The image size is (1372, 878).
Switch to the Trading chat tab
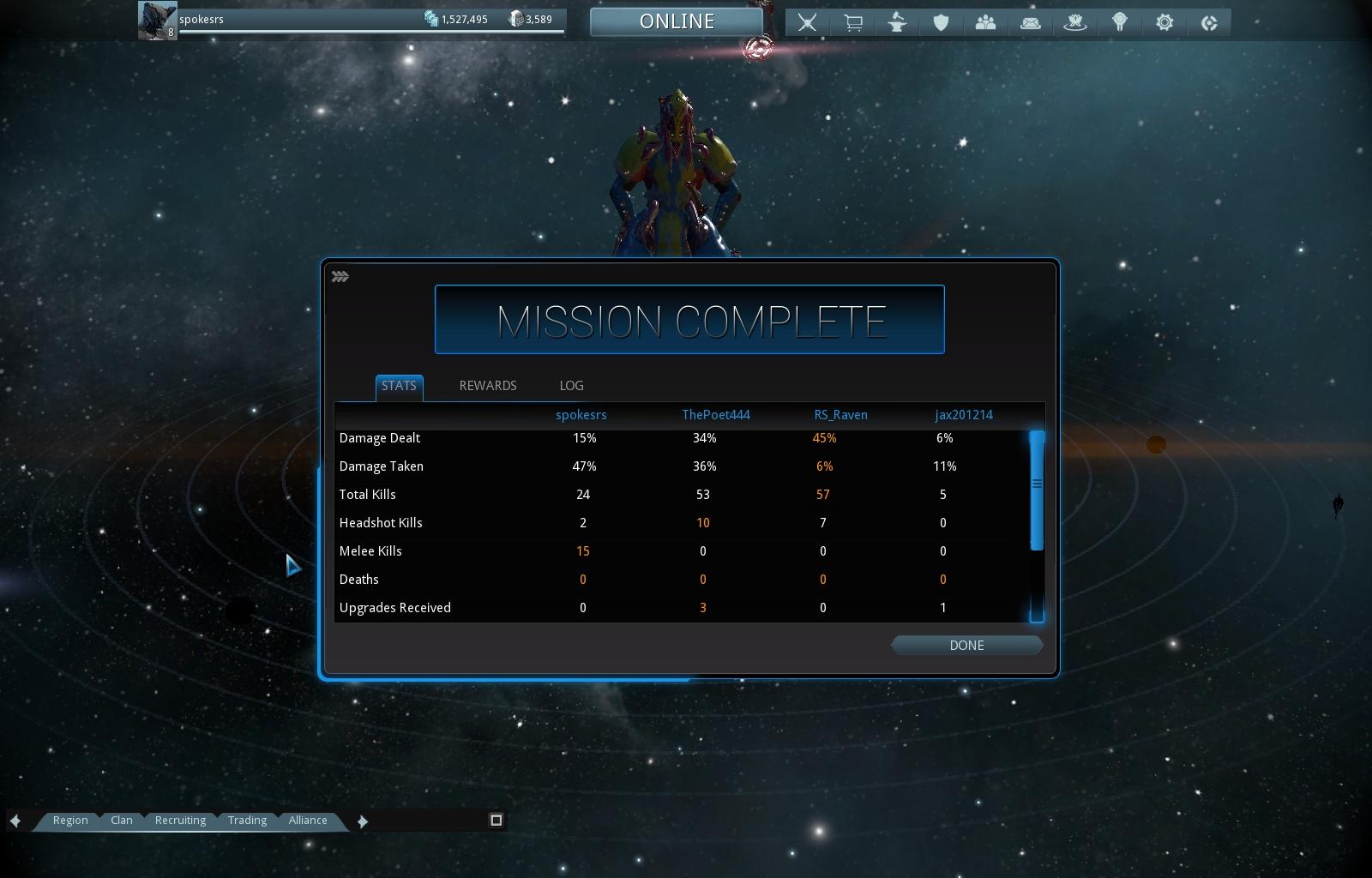[247, 821]
